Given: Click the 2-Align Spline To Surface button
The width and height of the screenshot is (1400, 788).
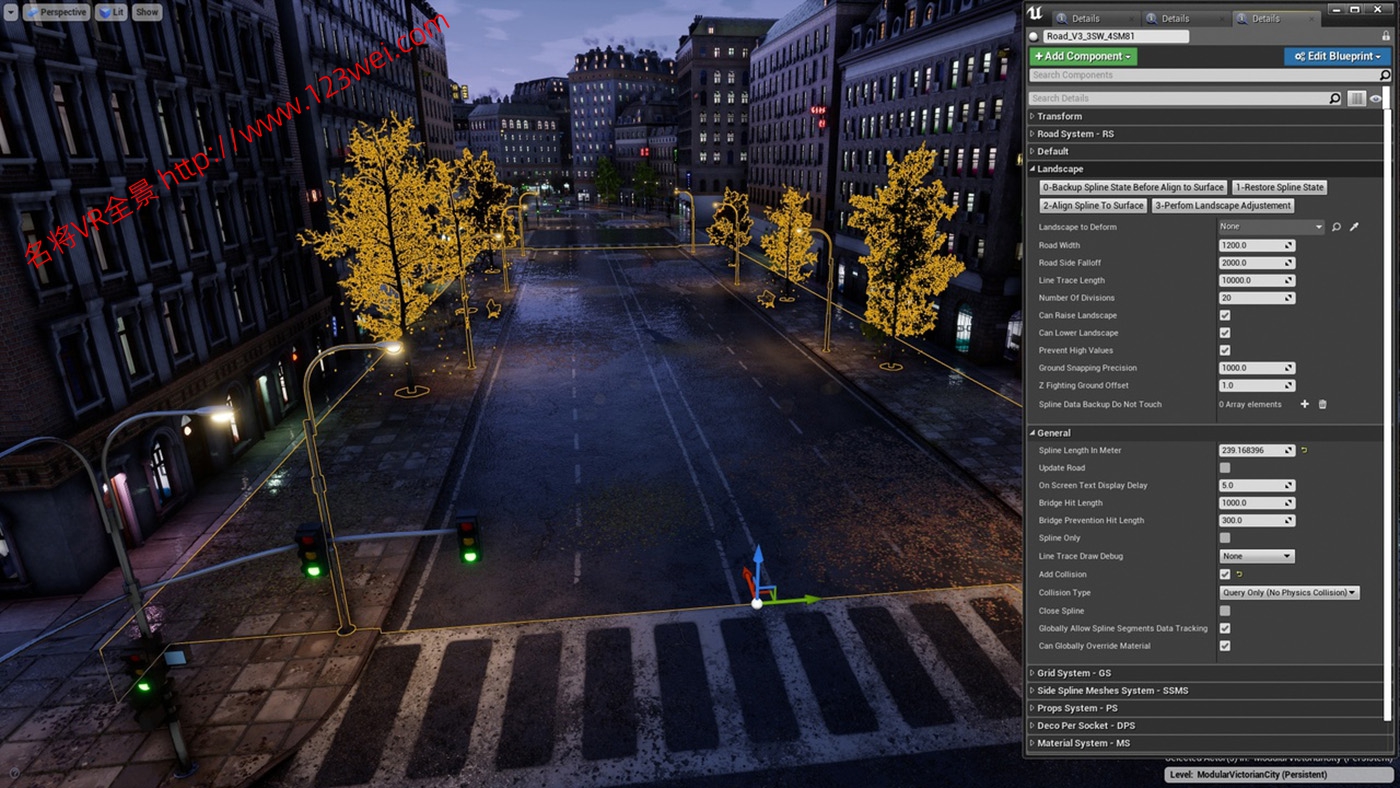Looking at the screenshot, I should (x=1093, y=205).
